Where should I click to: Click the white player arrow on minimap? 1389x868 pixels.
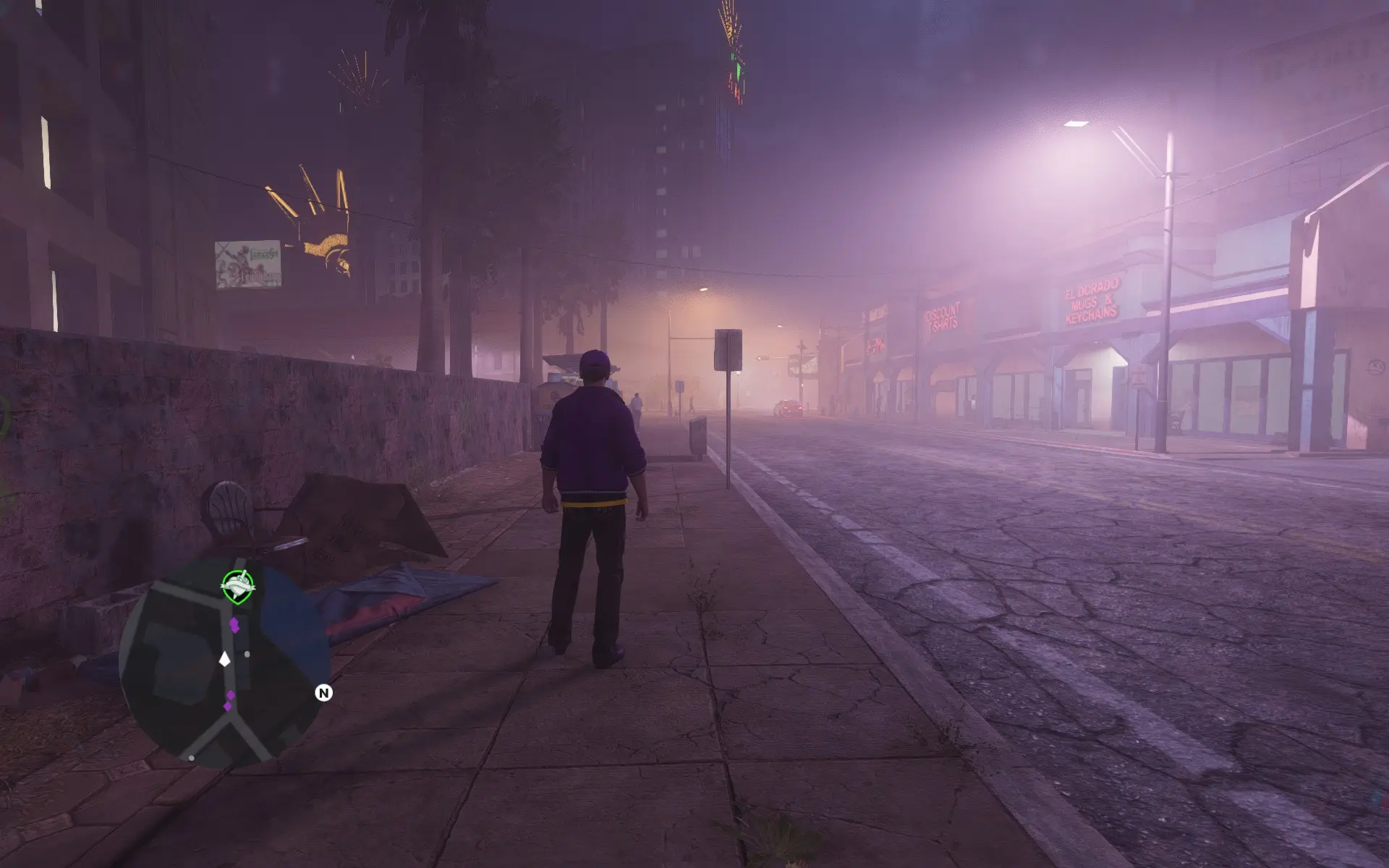pos(225,659)
